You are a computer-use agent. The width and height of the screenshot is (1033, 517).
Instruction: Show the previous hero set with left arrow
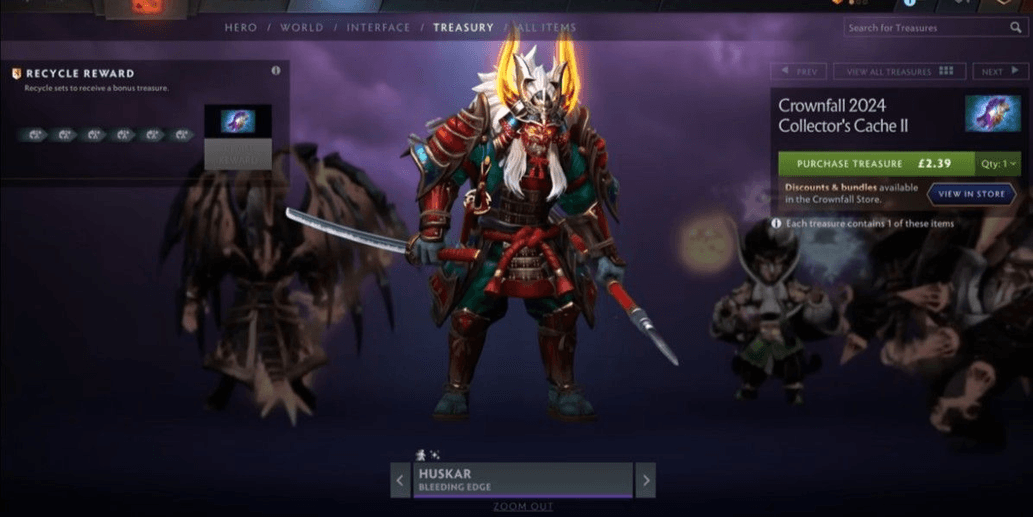tap(400, 480)
